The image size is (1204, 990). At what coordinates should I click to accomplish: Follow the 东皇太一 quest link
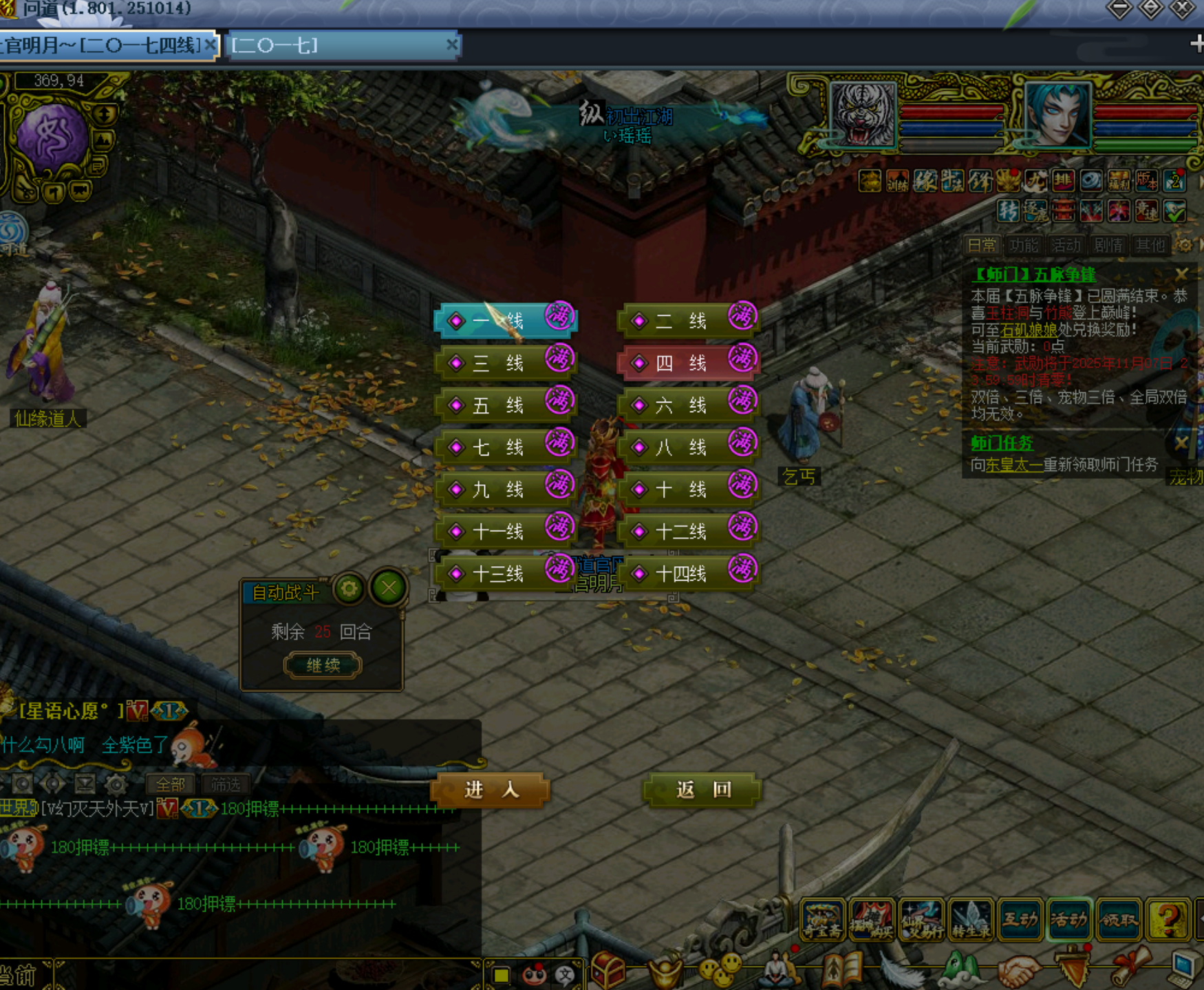pos(1013,465)
